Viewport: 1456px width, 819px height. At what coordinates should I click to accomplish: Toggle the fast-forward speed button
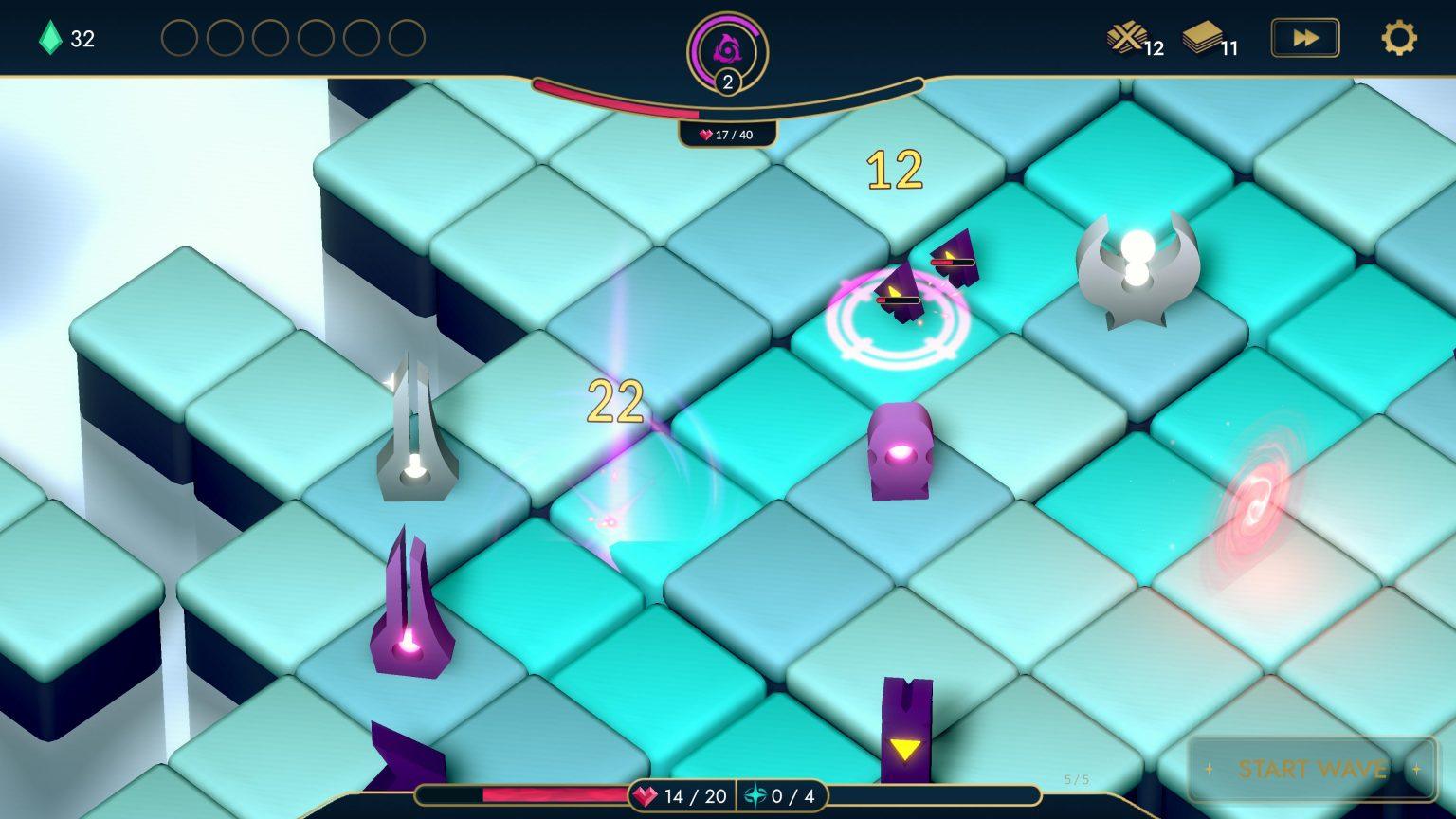(x=1305, y=38)
